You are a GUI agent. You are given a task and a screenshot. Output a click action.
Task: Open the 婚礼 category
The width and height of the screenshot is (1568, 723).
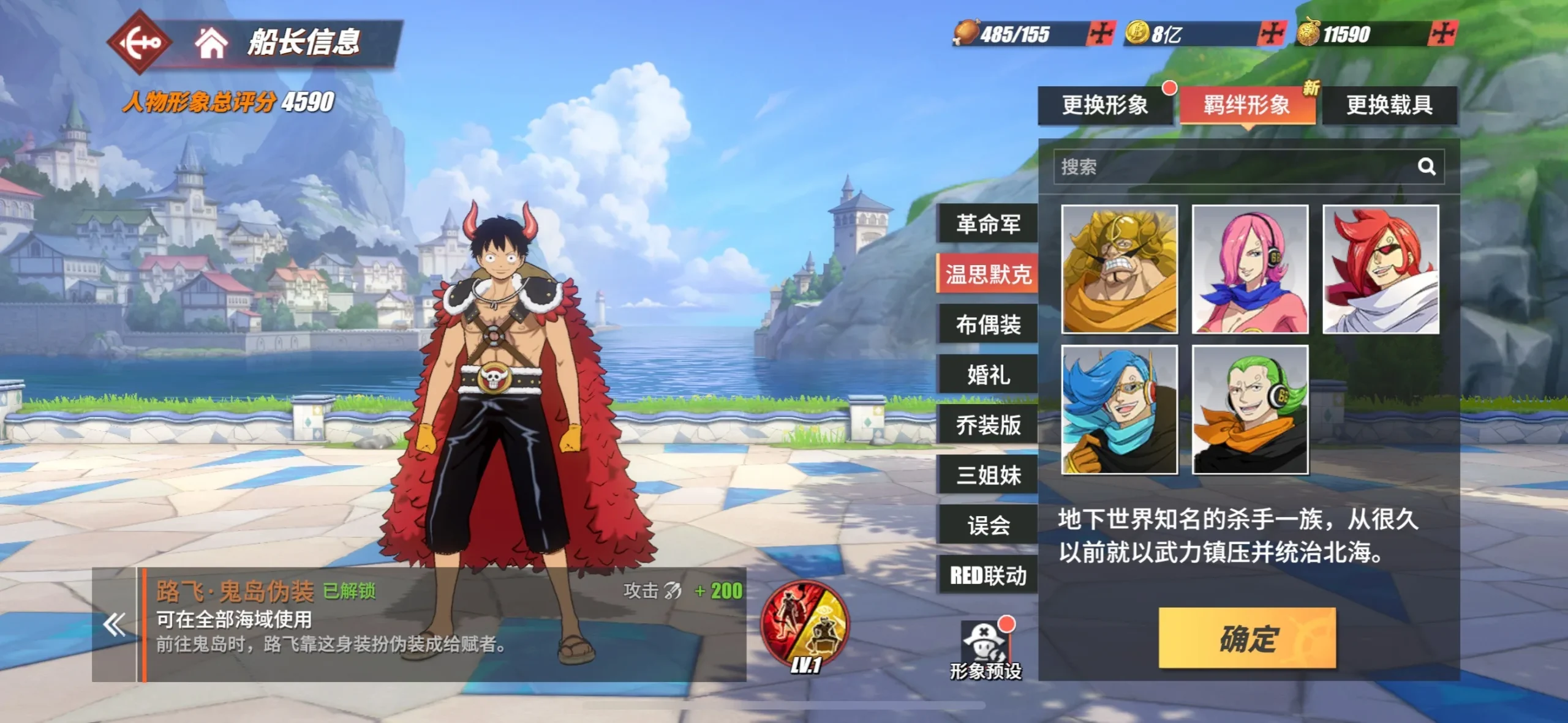(988, 375)
